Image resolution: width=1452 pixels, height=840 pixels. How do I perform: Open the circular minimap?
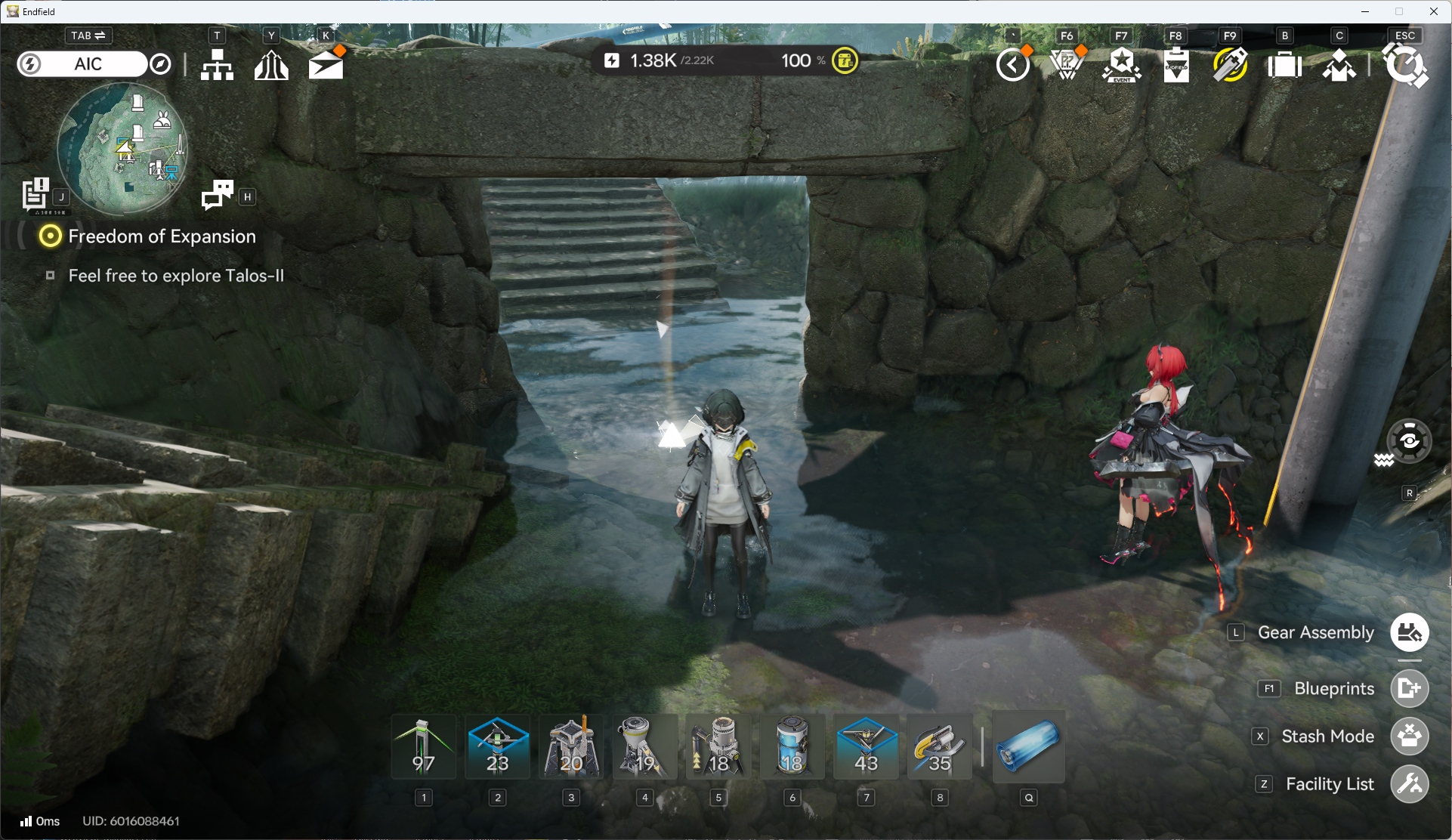(x=122, y=149)
